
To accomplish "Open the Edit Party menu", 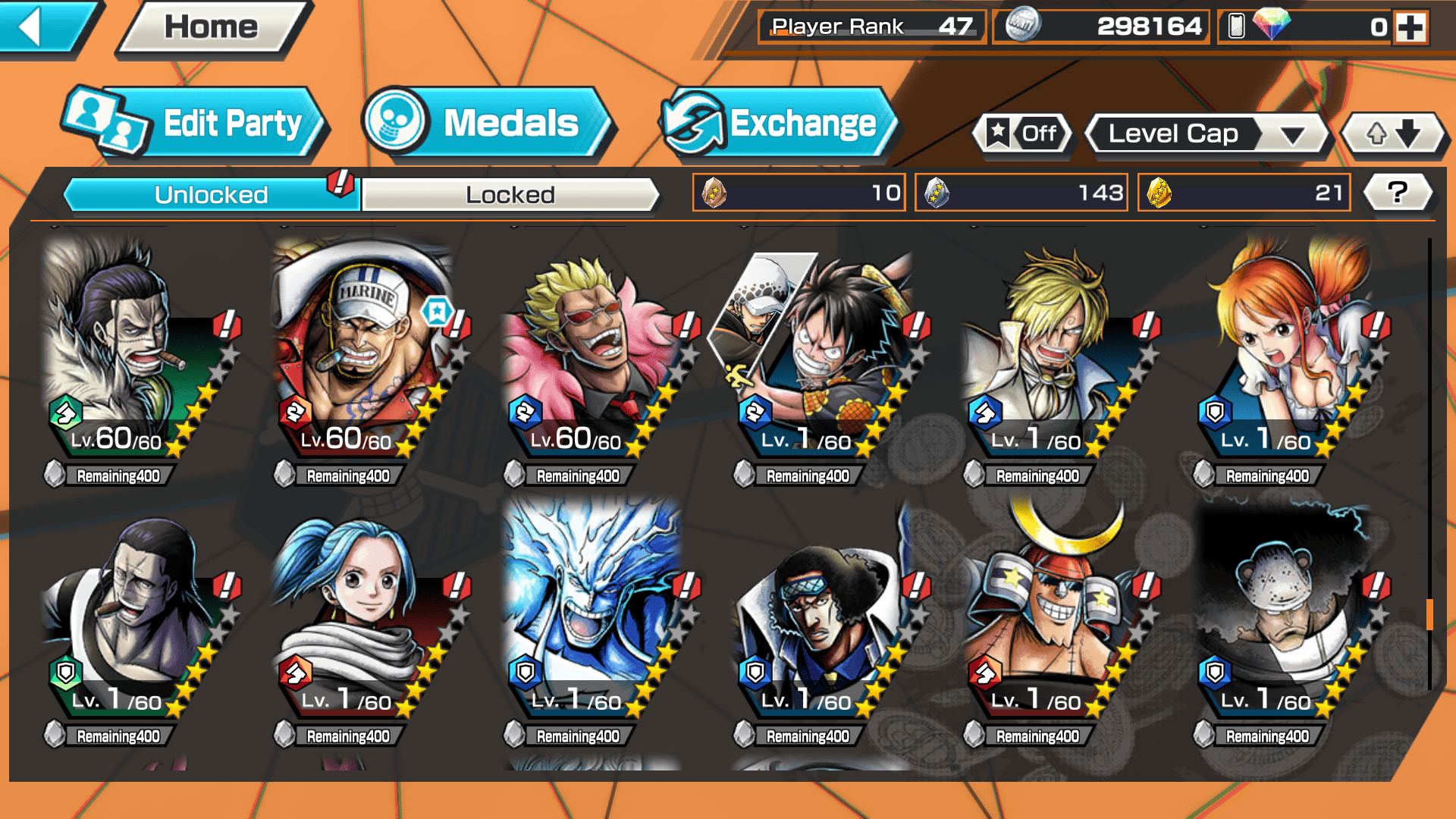I will pyautogui.click(x=196, y=124).
